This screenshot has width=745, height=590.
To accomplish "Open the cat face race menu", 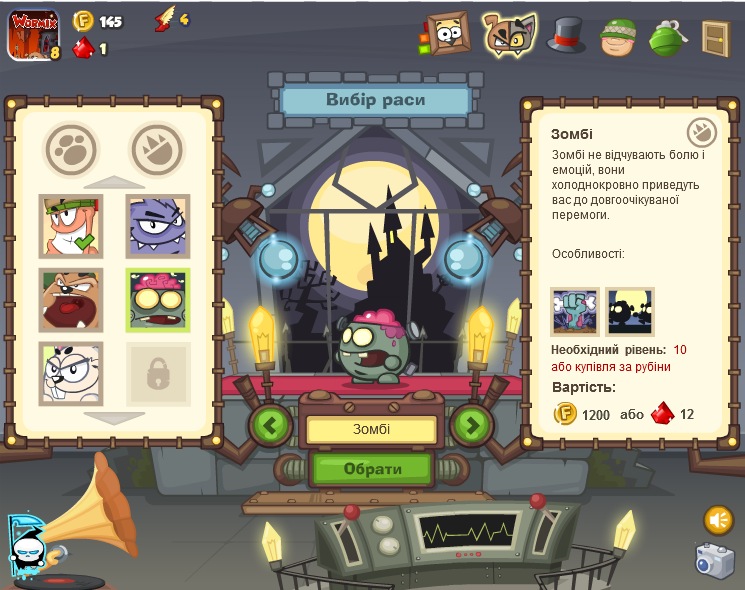I will (x=509, y=35).
